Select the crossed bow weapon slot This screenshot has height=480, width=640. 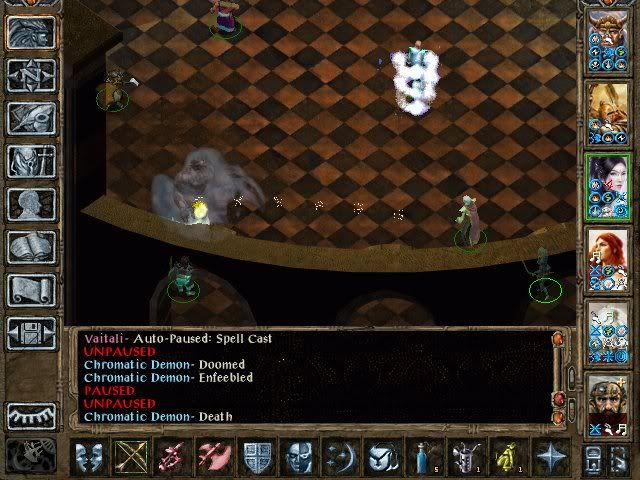[132, 457]
